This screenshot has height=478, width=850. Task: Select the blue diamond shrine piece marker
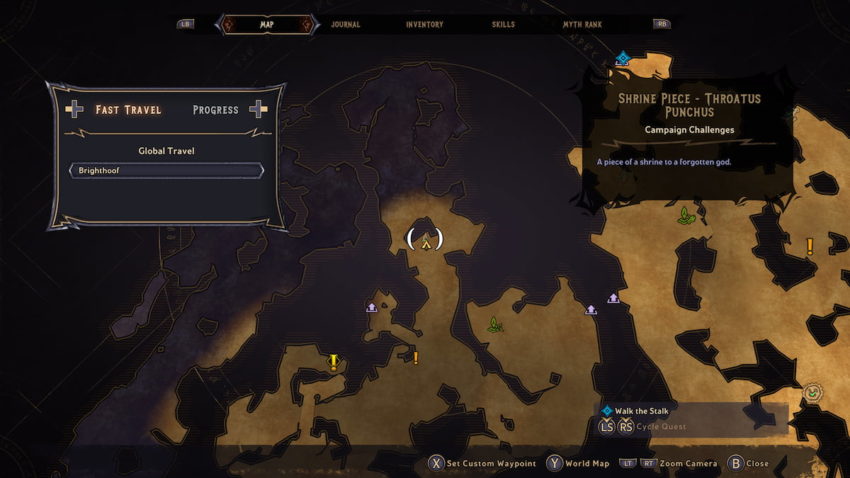pos(622,59)
